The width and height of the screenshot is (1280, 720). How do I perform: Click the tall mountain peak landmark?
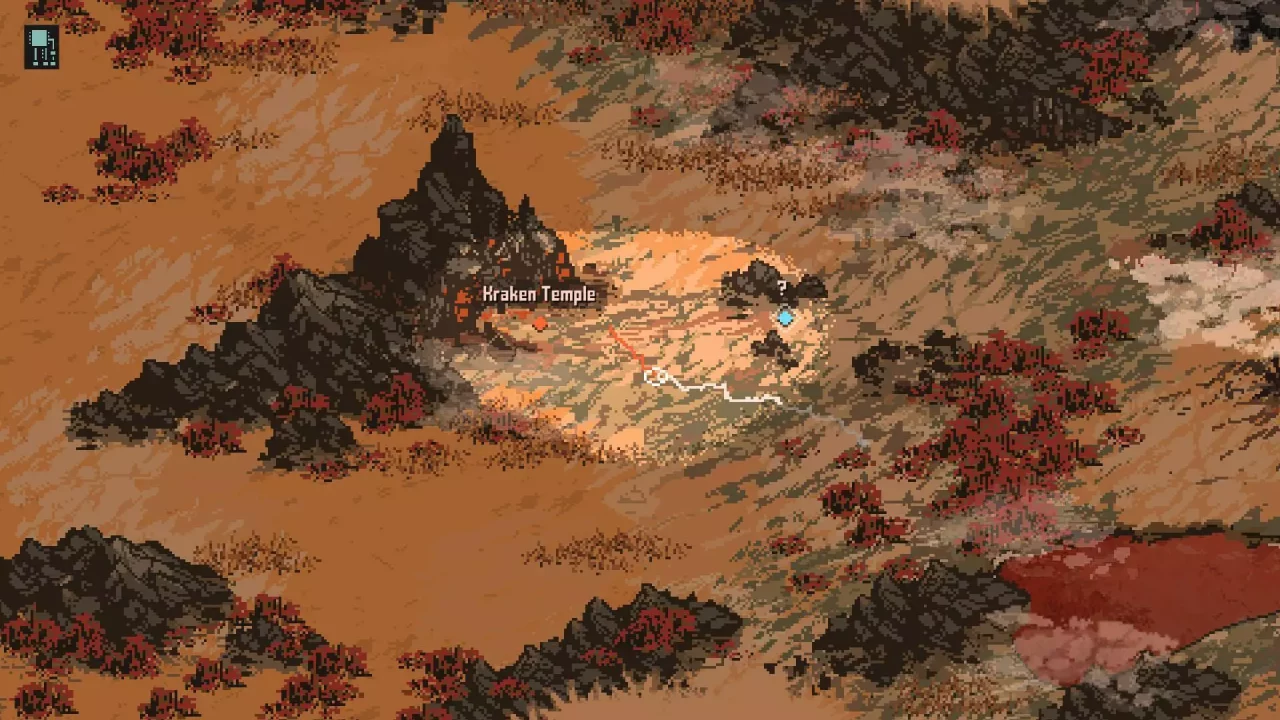point(452,160)
